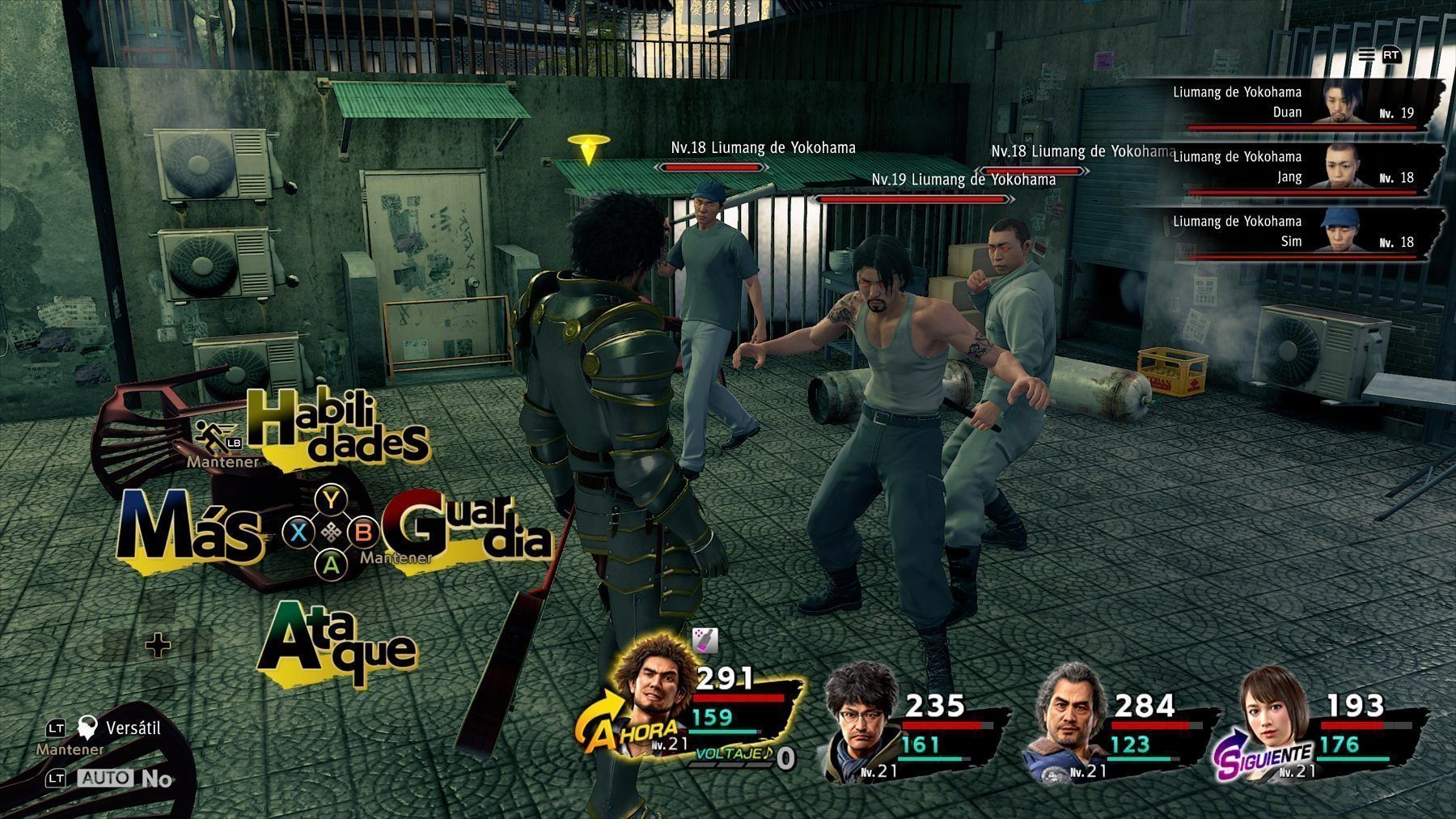
Task: Open the enemy list menu icon
Action: 1366,55
